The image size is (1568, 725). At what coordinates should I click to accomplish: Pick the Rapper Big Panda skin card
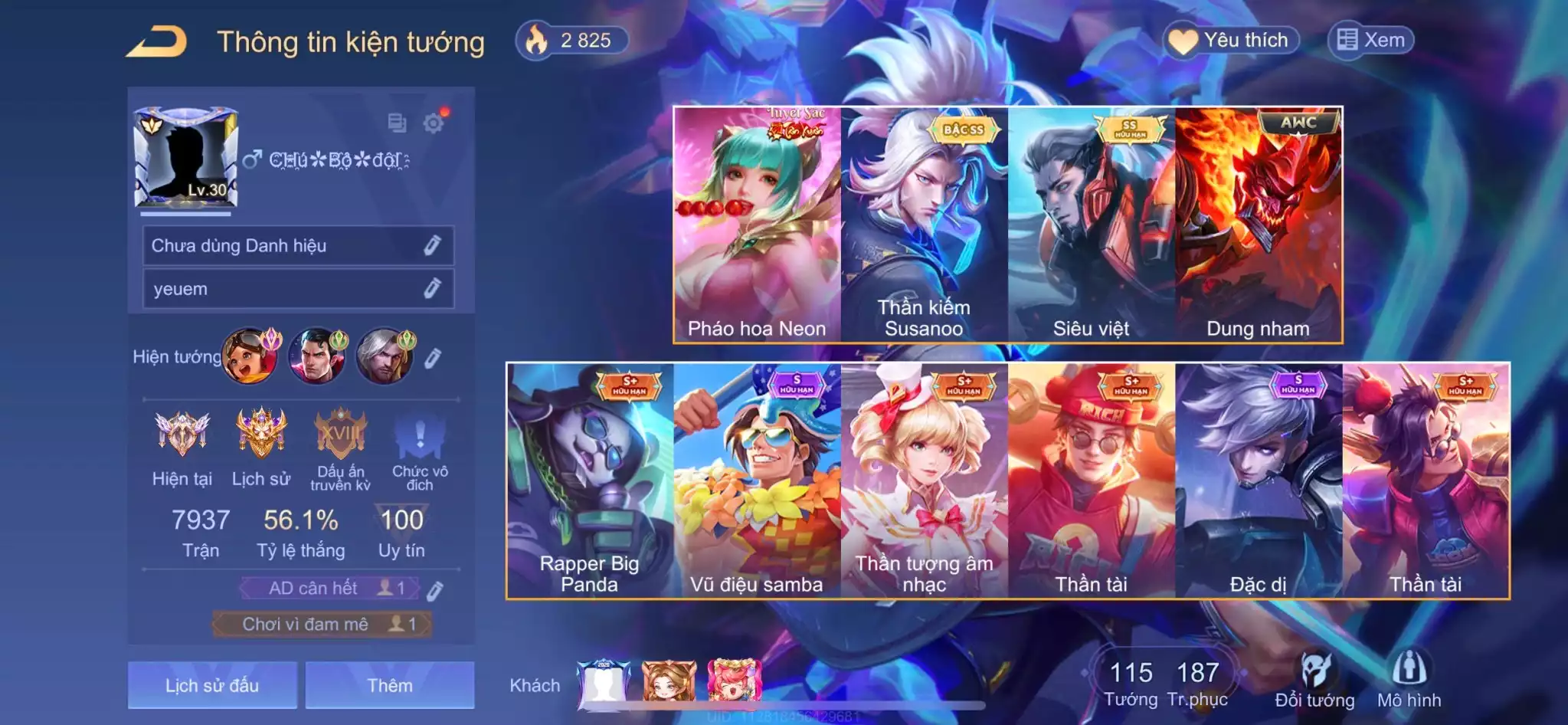click(x=589, y=481)
